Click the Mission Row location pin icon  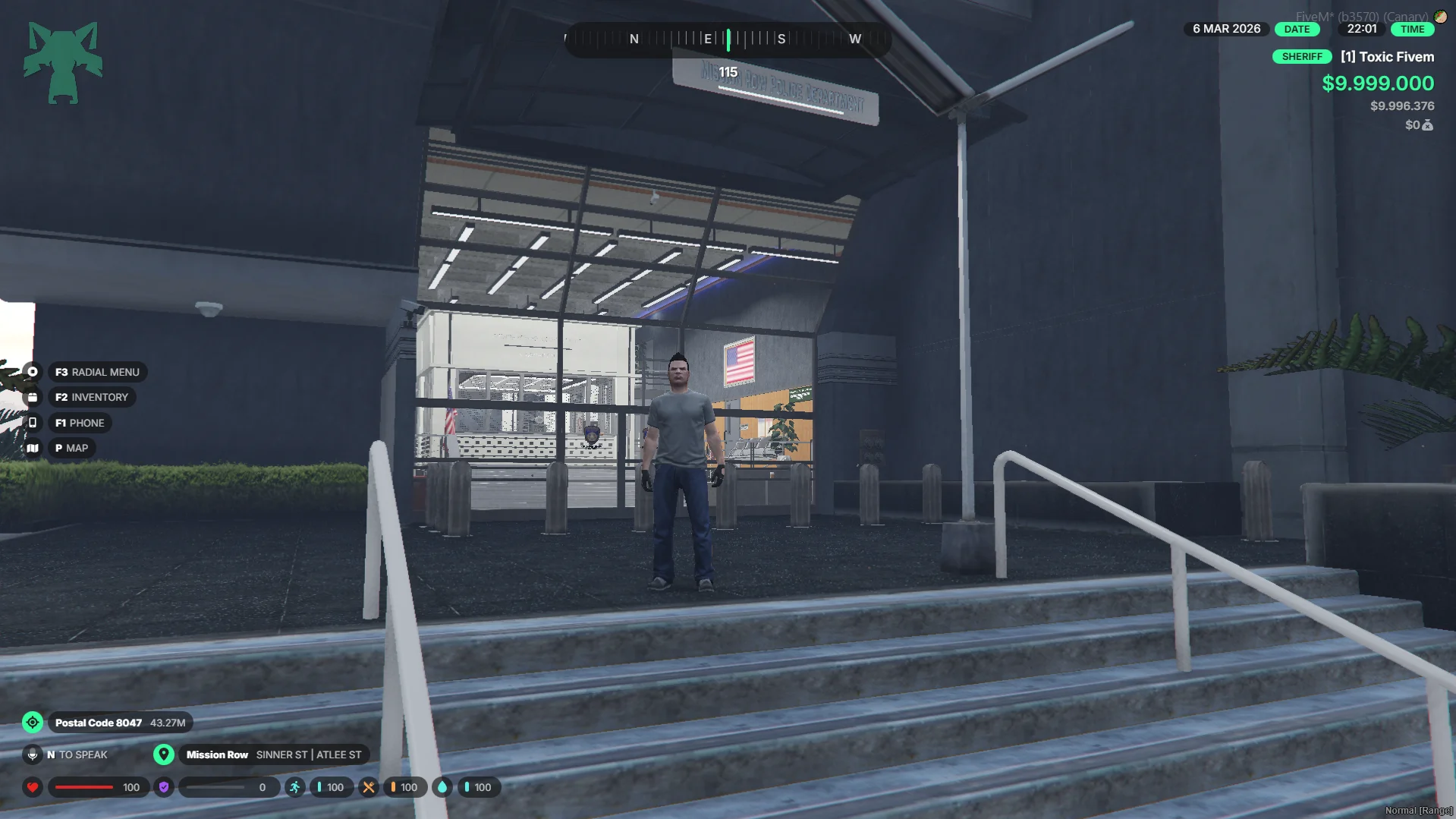point(164,754)
